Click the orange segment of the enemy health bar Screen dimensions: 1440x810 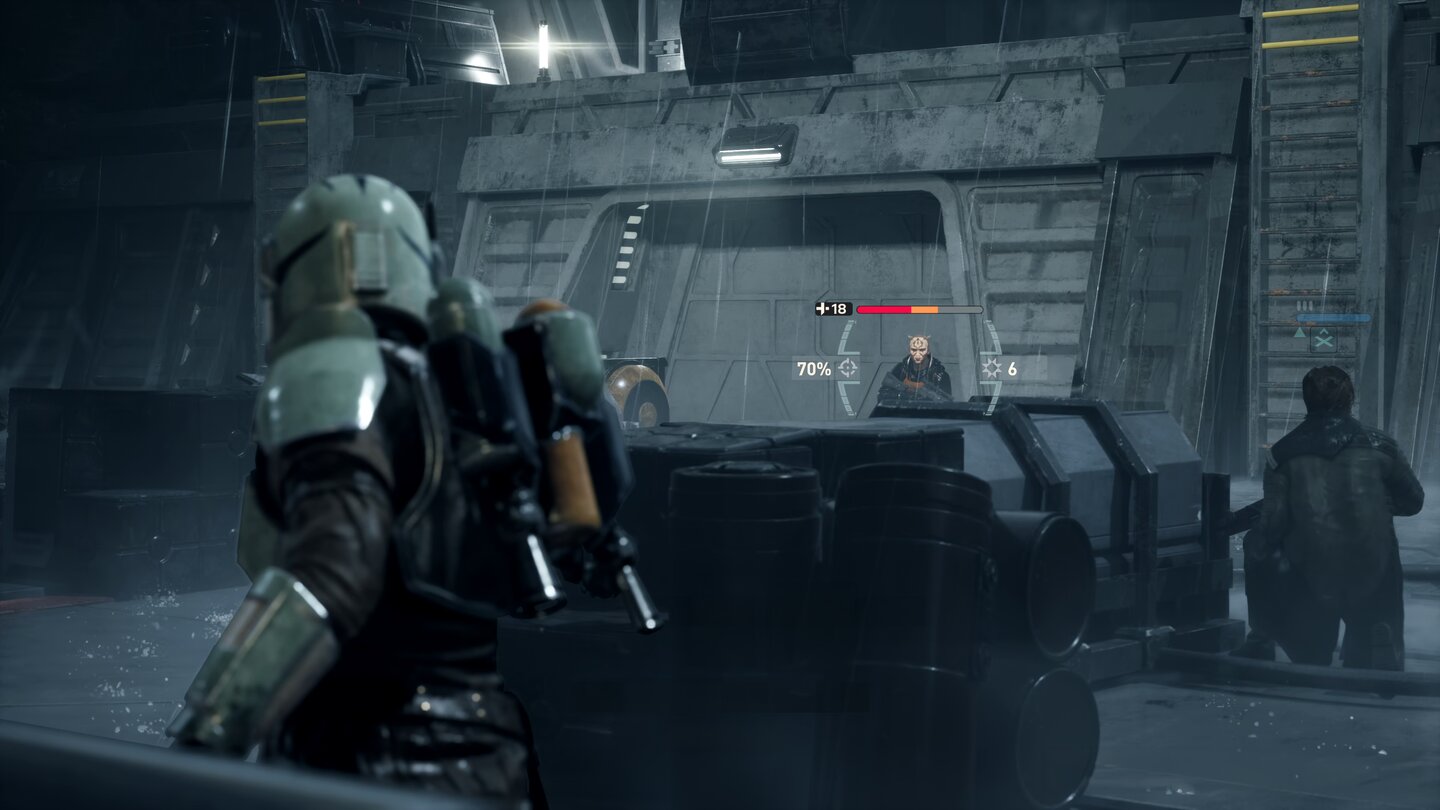[924, 310]
